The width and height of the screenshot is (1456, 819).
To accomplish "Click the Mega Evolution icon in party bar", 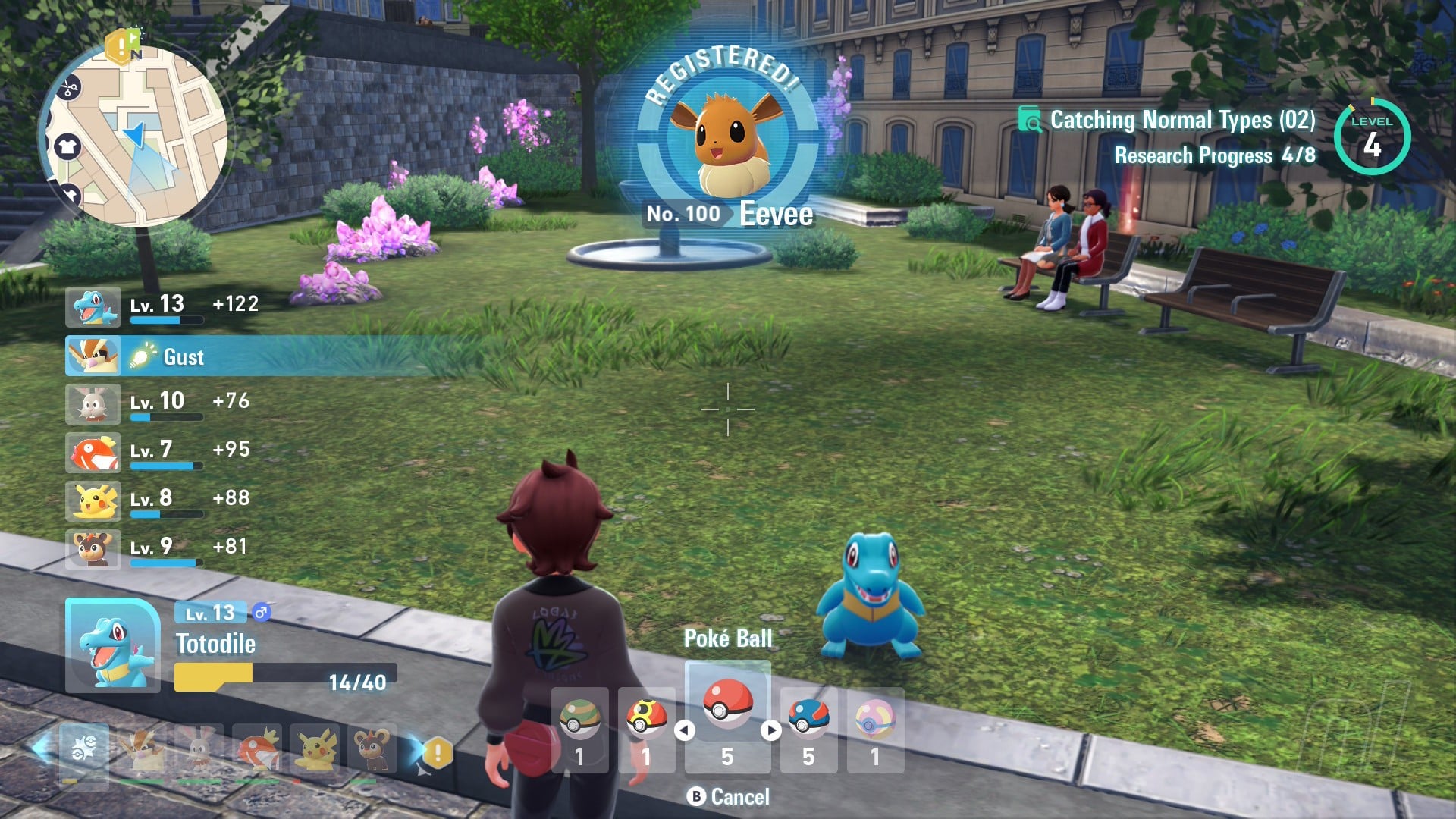I will pyautogui.click(x=83, y=749).
